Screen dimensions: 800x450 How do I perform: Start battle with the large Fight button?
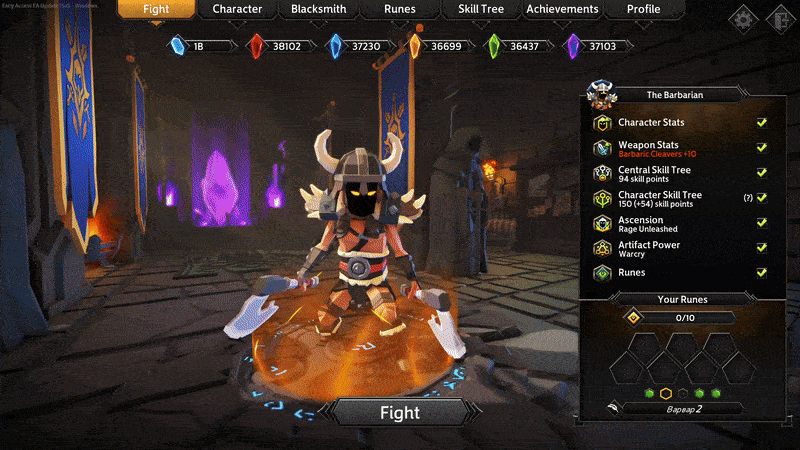tap(400, 412)
